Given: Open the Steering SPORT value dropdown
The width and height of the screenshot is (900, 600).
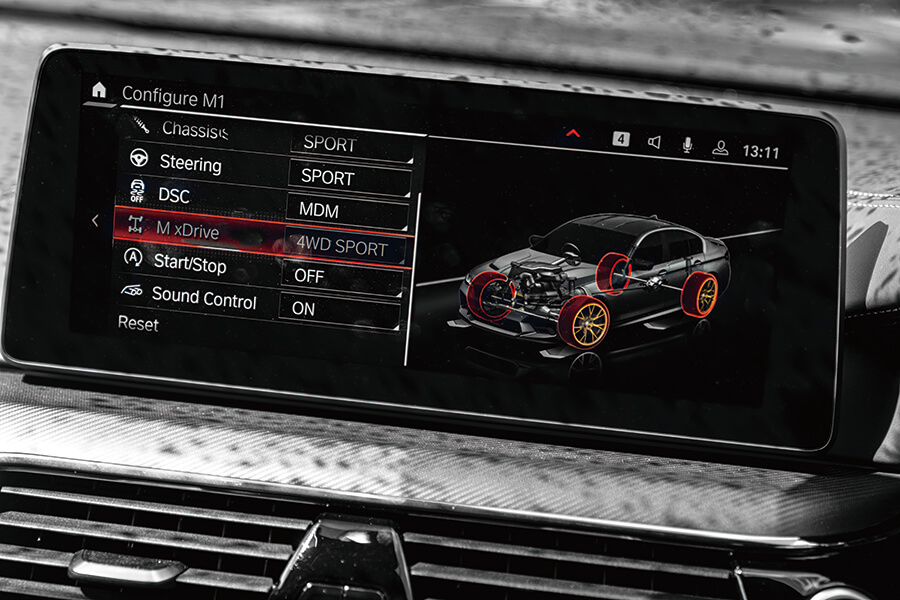Looking at the screenshot, I should click(349, 177).
